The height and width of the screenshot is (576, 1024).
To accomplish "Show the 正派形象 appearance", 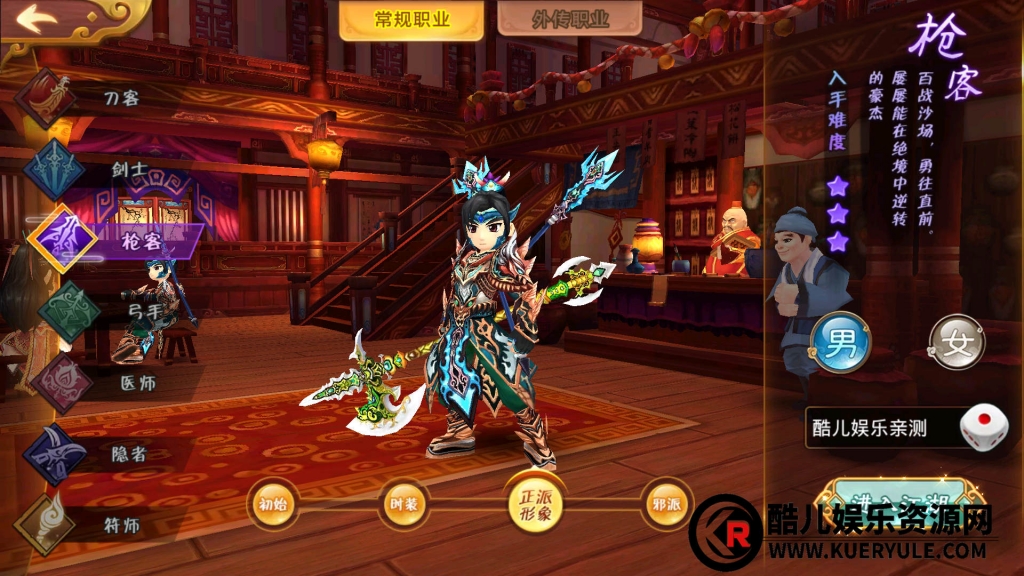I will click(x=535, y=503).
